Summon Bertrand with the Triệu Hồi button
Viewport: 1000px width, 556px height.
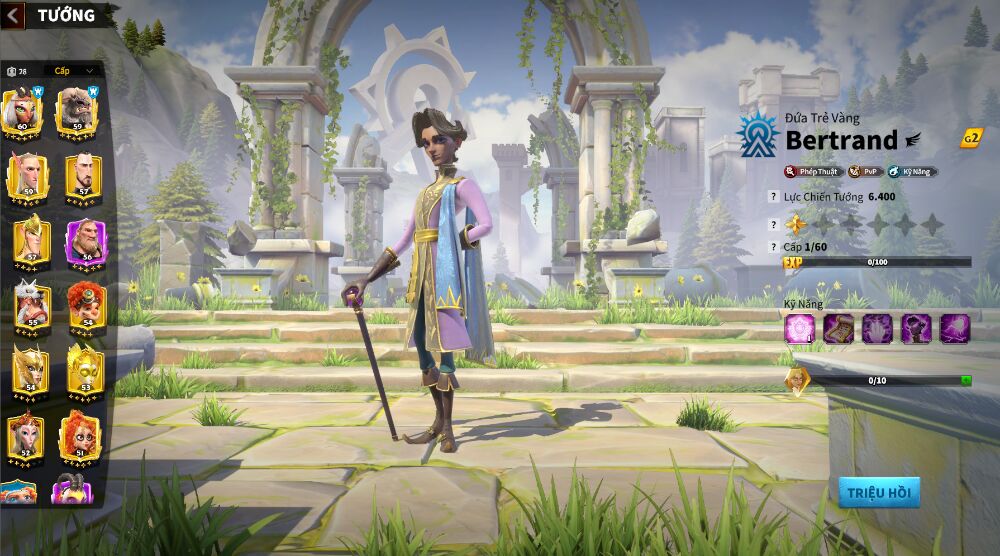[x=878, y=492]
